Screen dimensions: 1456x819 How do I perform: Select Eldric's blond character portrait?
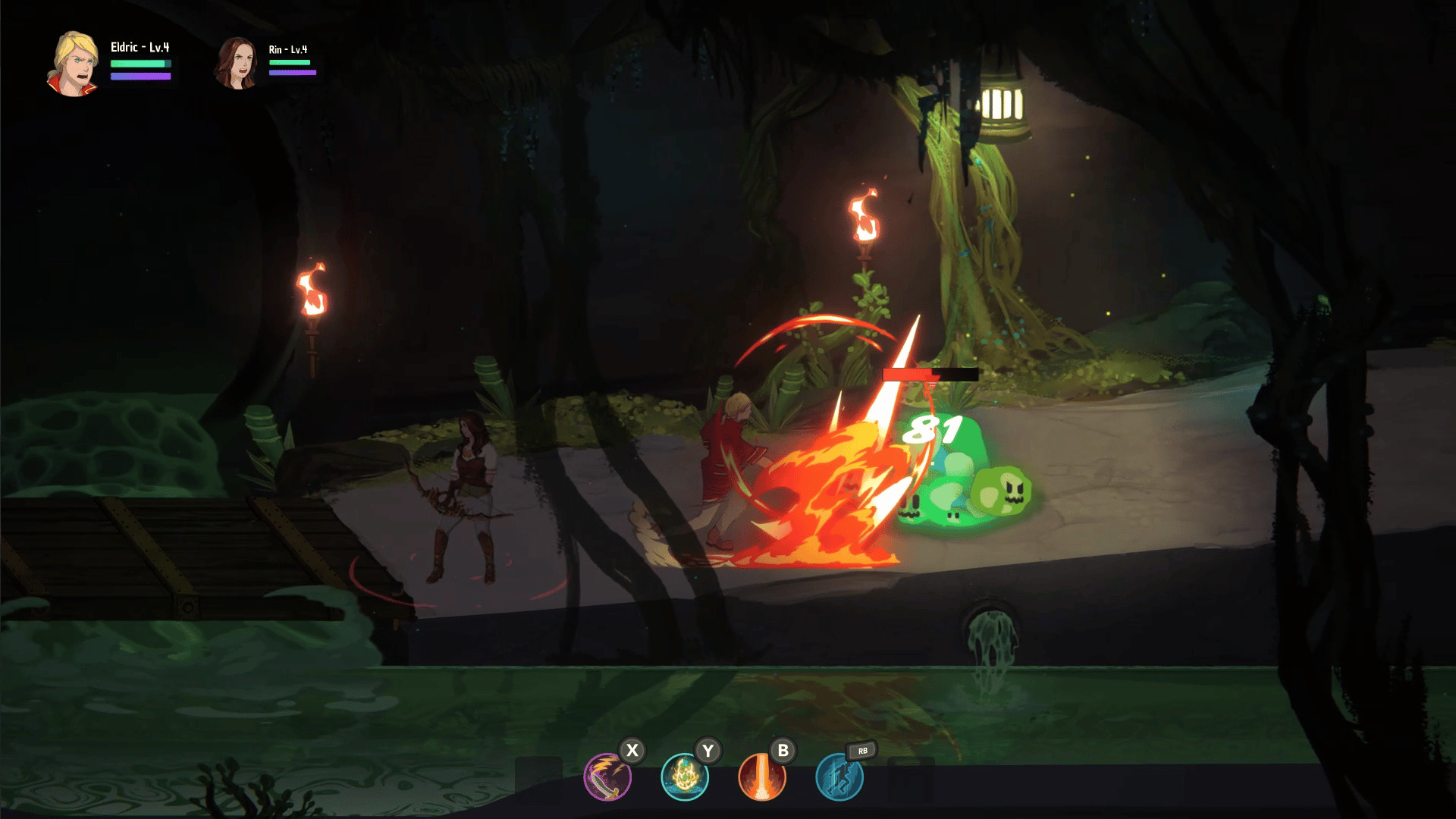(x=74, y=64)
